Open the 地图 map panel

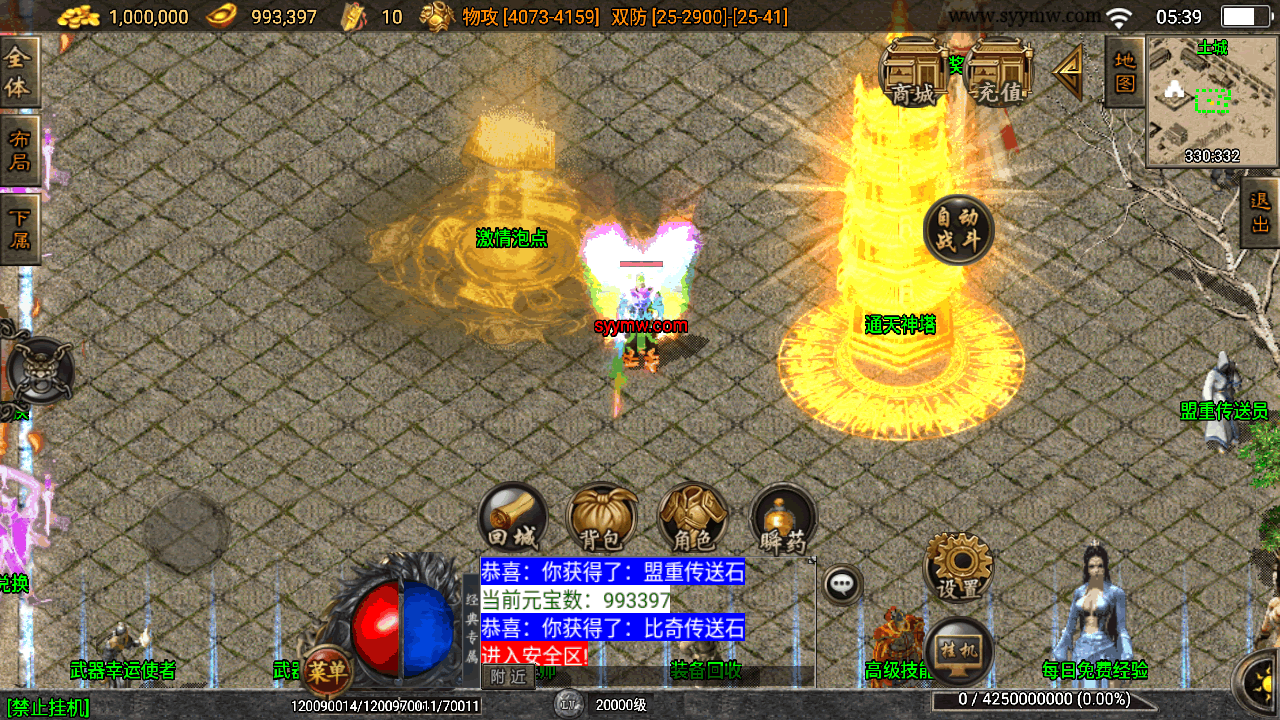click(1125, 72)
